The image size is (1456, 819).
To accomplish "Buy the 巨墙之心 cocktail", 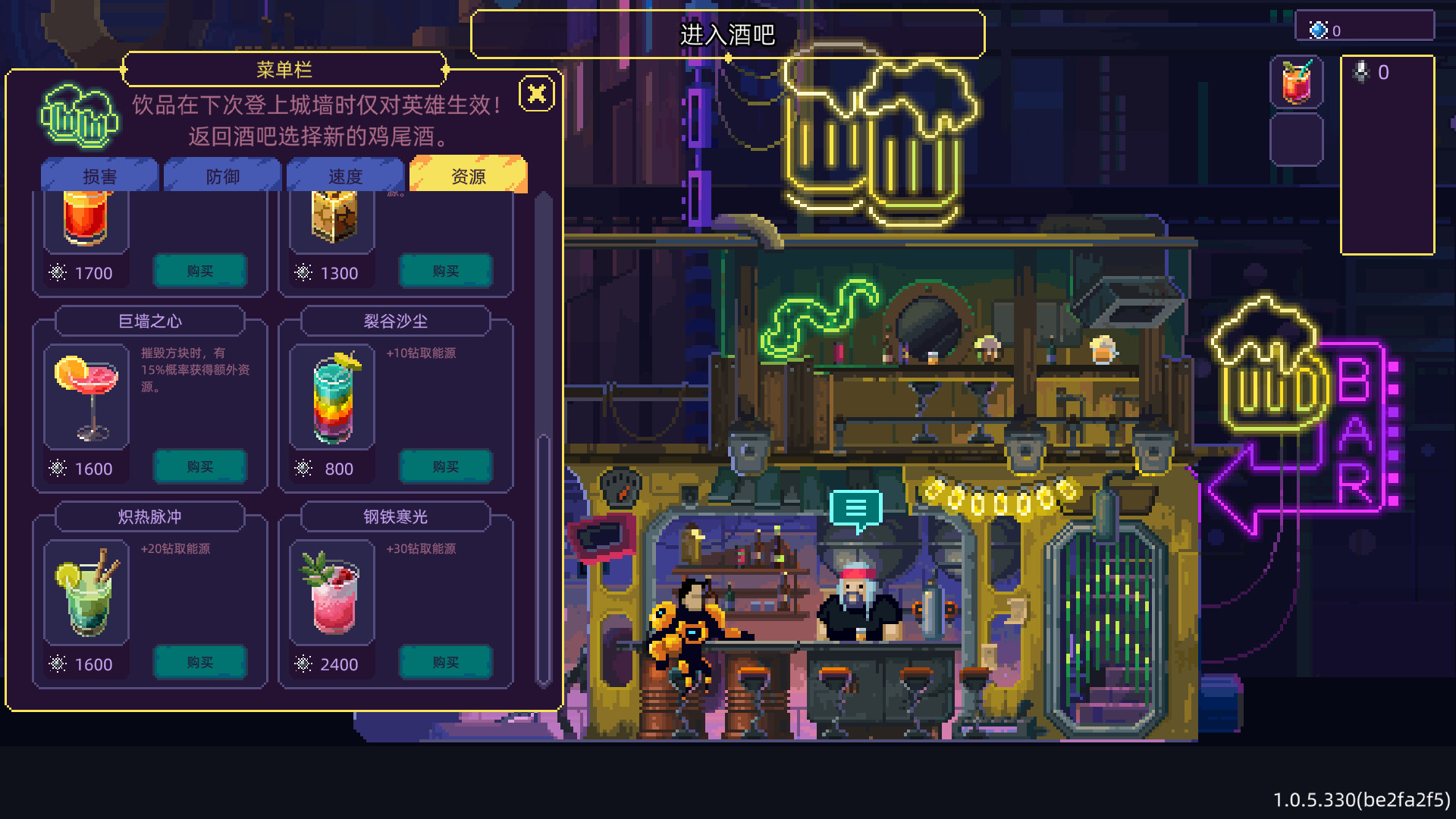I will tap(200, 467).
